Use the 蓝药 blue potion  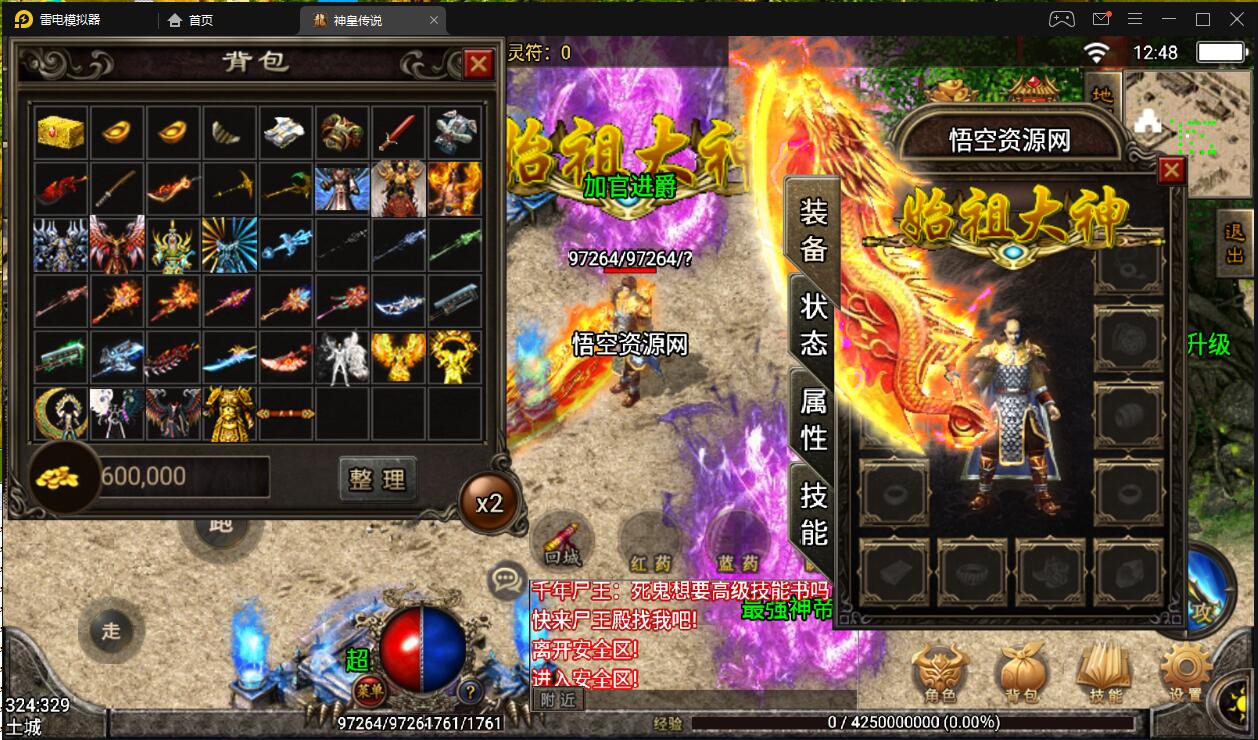[737, 541]
